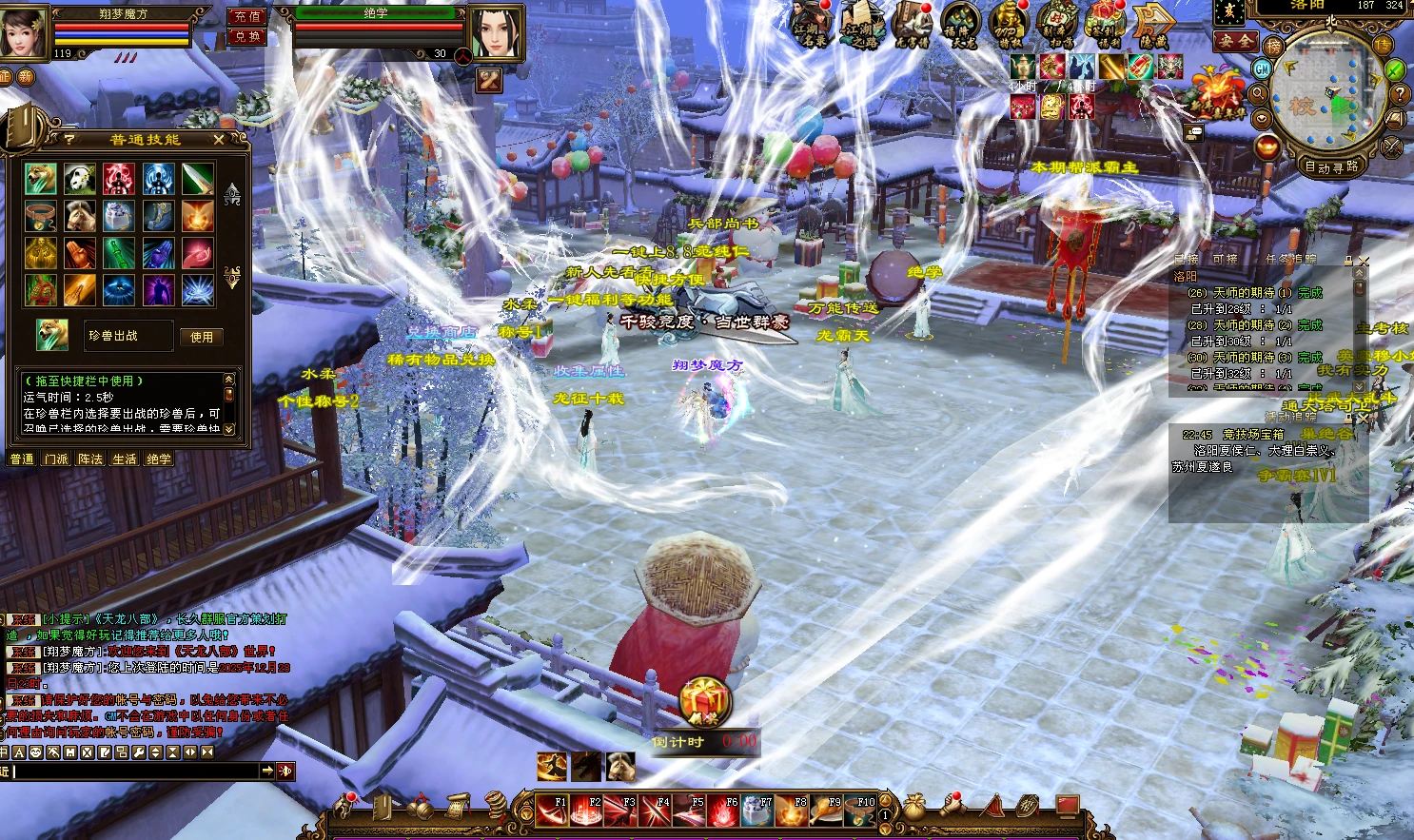Open the money pouch bag icon
This screenshot has height=840, width=1414.
click(x=914, y=808)
